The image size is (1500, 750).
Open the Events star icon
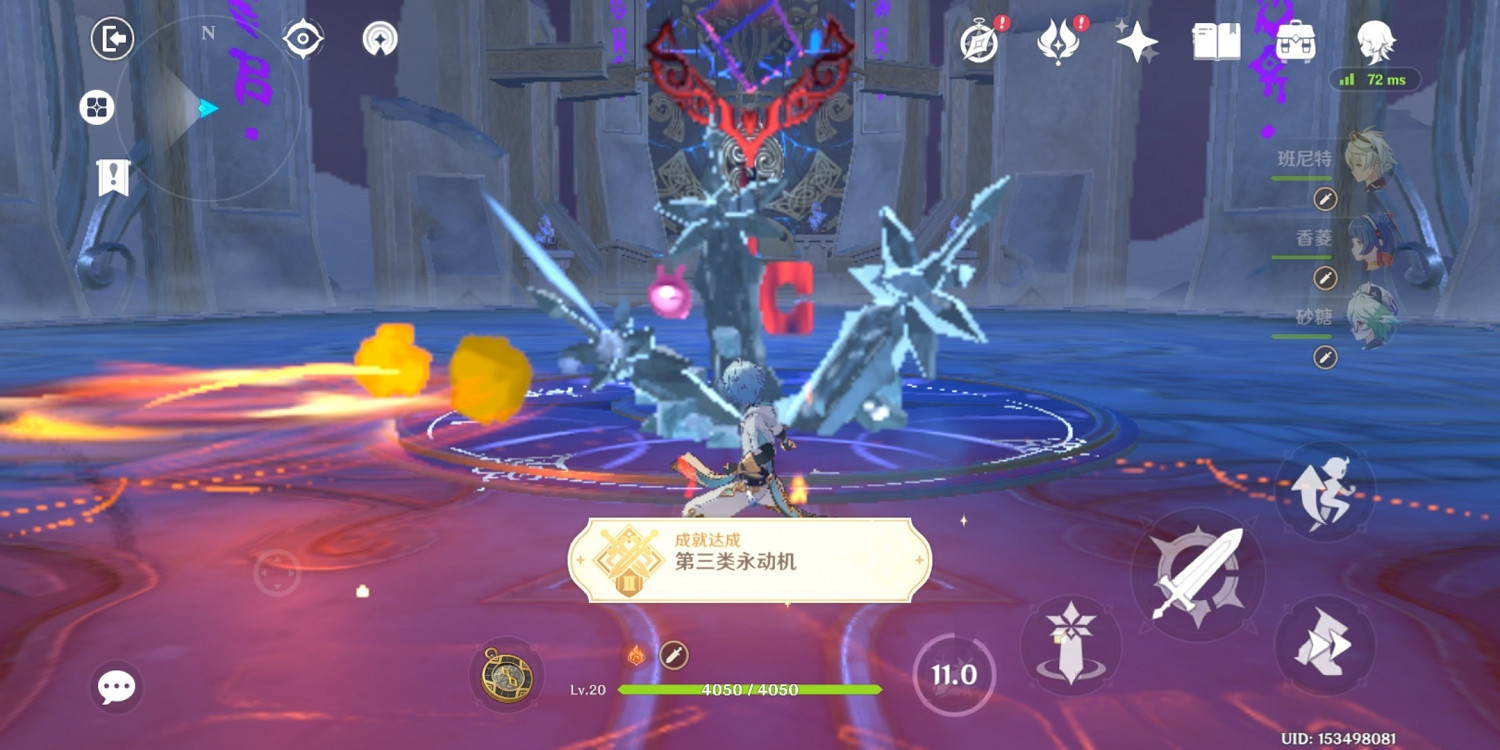coord(1138,42)
